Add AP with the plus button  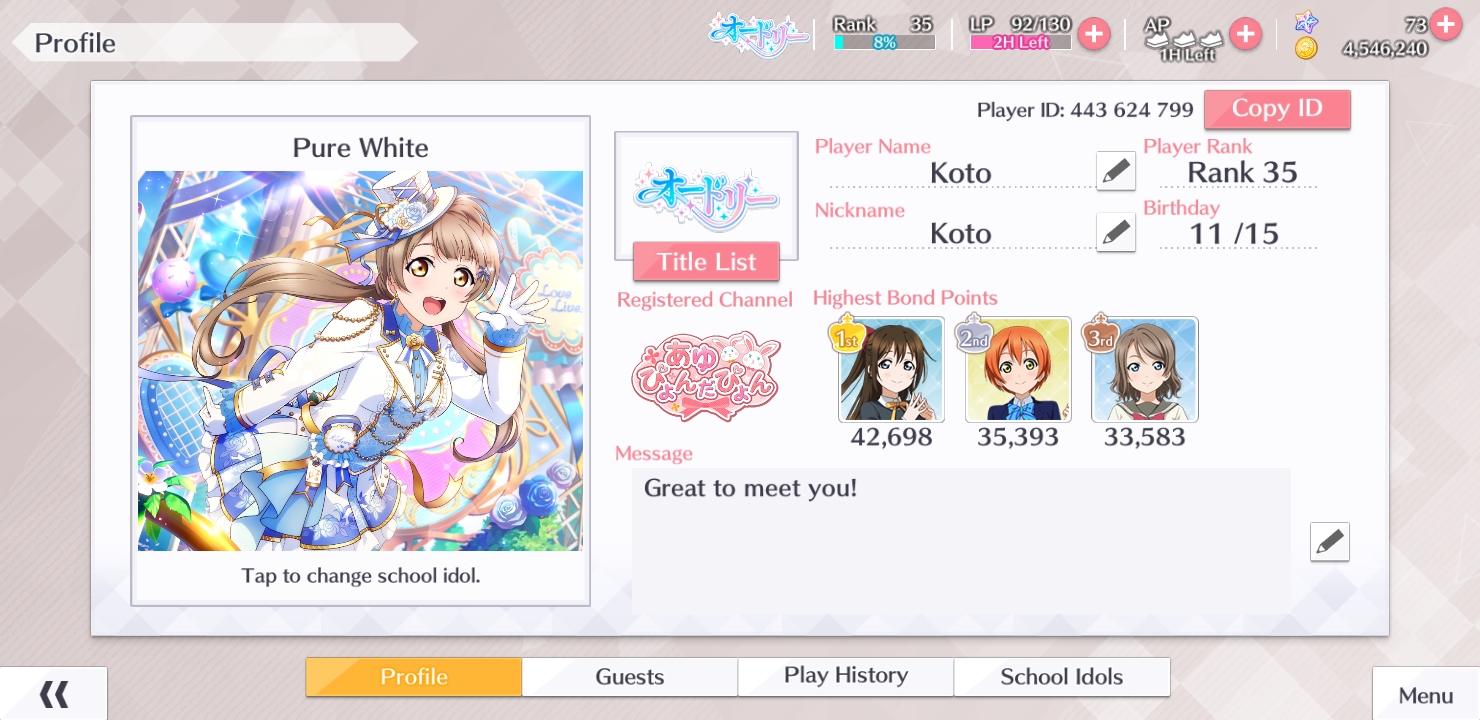(x=1245, y=34)
